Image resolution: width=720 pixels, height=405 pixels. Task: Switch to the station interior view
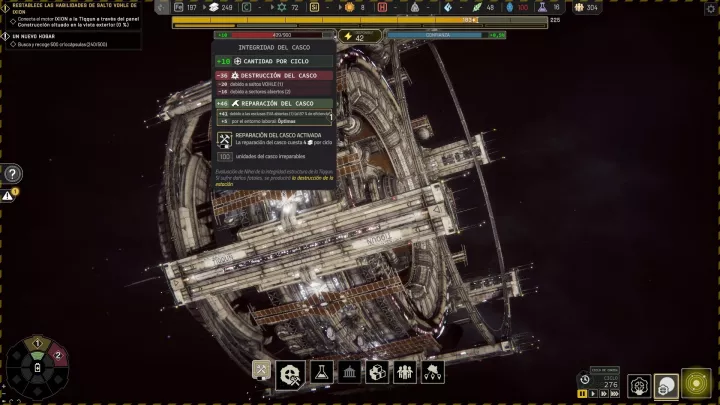point(637,385)
